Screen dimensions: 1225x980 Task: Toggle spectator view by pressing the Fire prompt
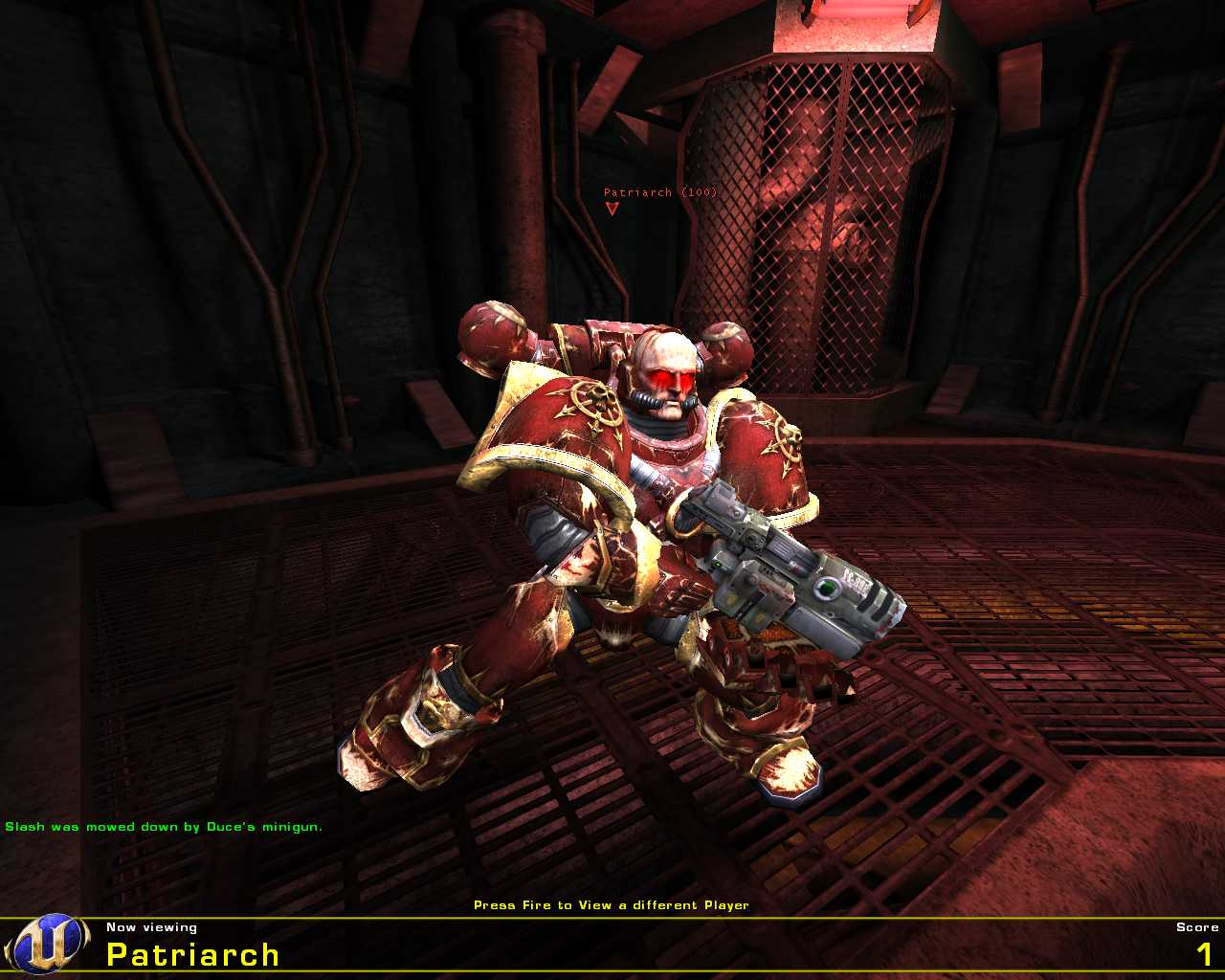pyautogui.click(x=612, y=903)
